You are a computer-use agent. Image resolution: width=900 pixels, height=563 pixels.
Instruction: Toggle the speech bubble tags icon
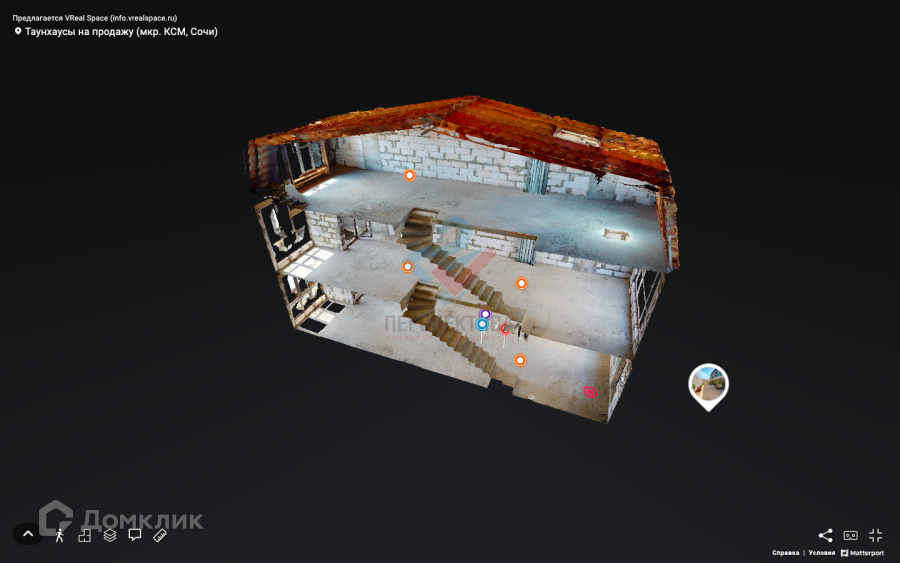[135, 535]
